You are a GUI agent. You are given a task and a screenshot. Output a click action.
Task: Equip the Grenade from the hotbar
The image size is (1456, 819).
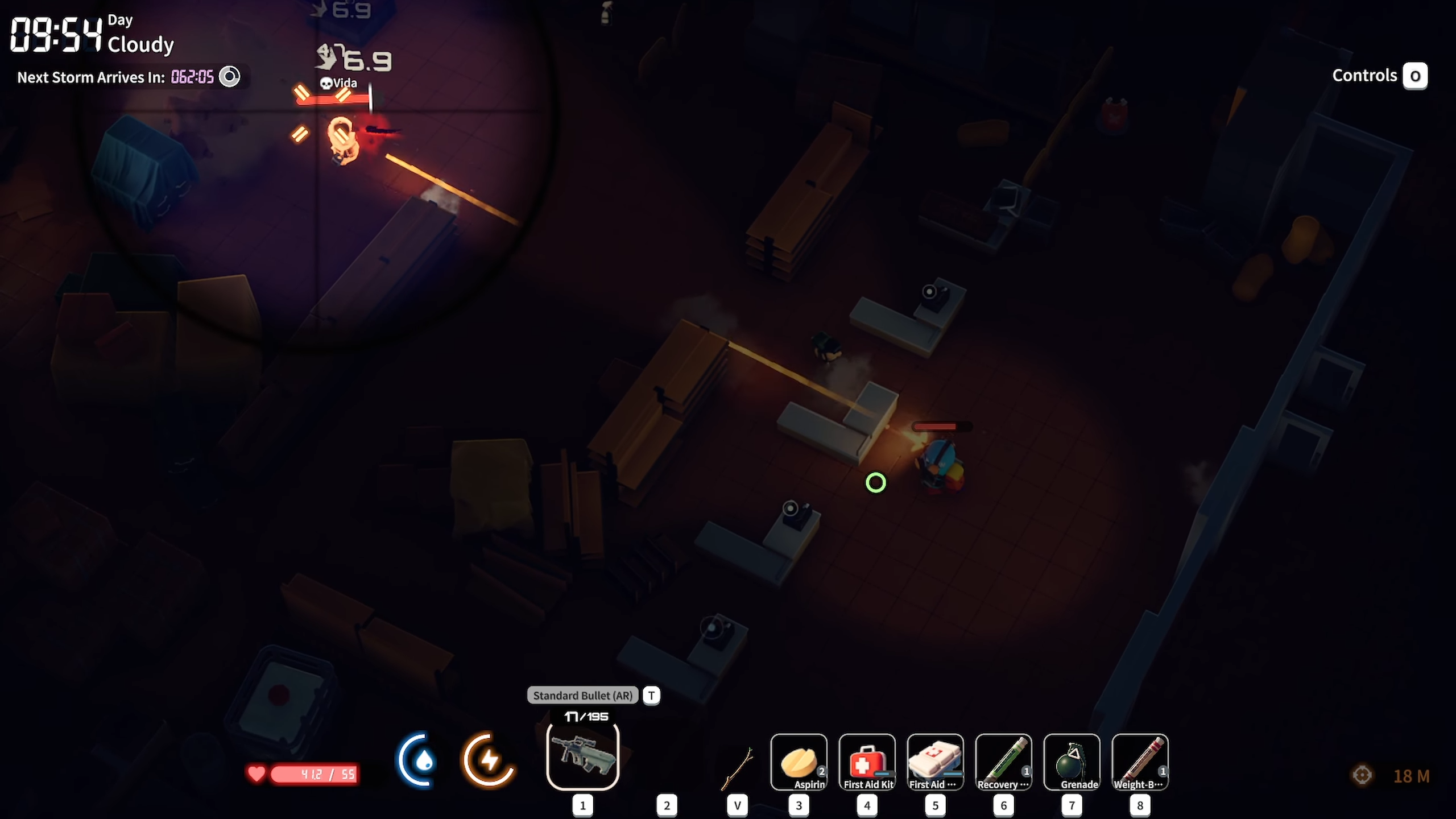point(1072,762)
